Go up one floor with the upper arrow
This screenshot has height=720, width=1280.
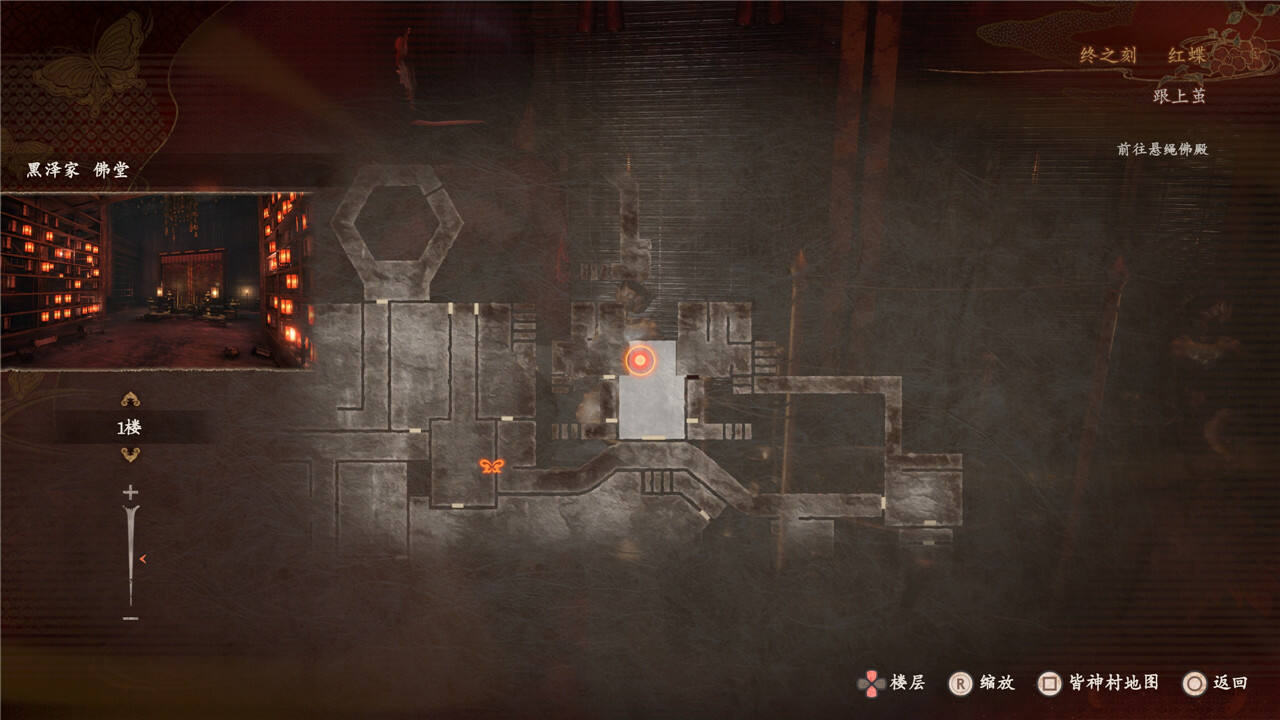coord(130,399)
